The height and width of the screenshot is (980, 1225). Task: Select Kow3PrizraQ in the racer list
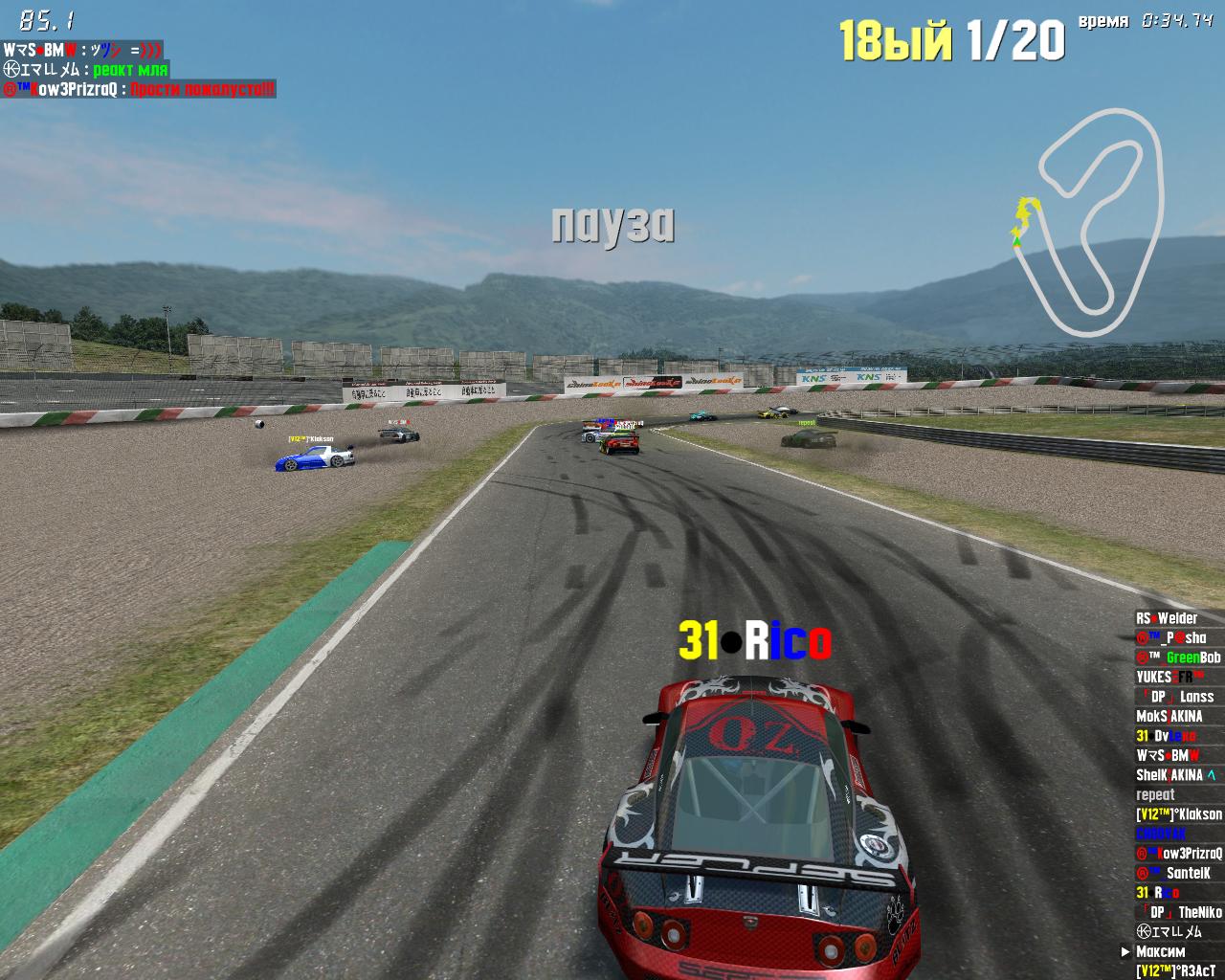[x=1178, y=854]
